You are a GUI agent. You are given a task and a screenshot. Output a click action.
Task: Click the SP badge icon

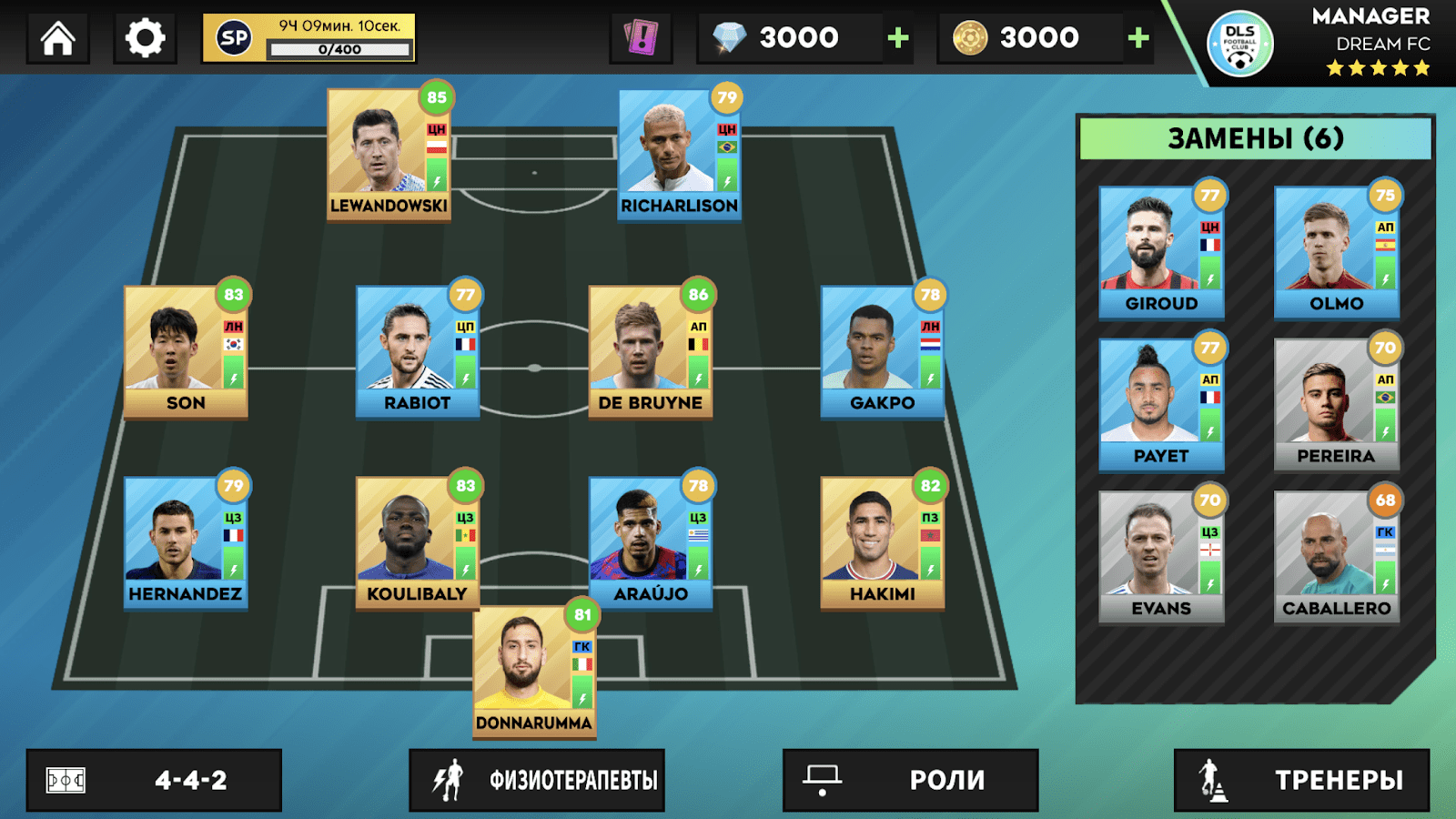pyautogui.click(x=232, y=38)
